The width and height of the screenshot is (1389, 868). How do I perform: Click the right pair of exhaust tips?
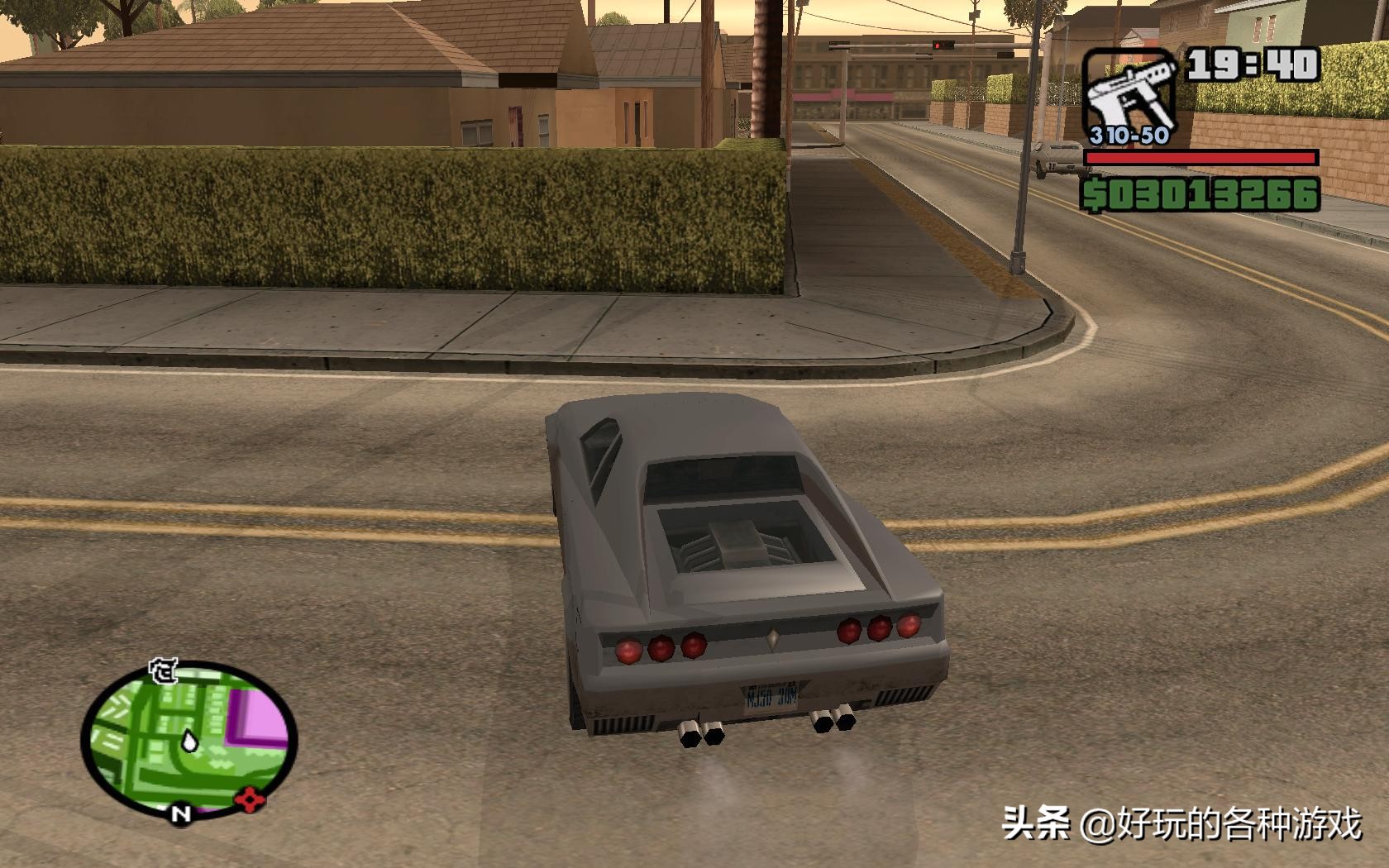point(834,720)
